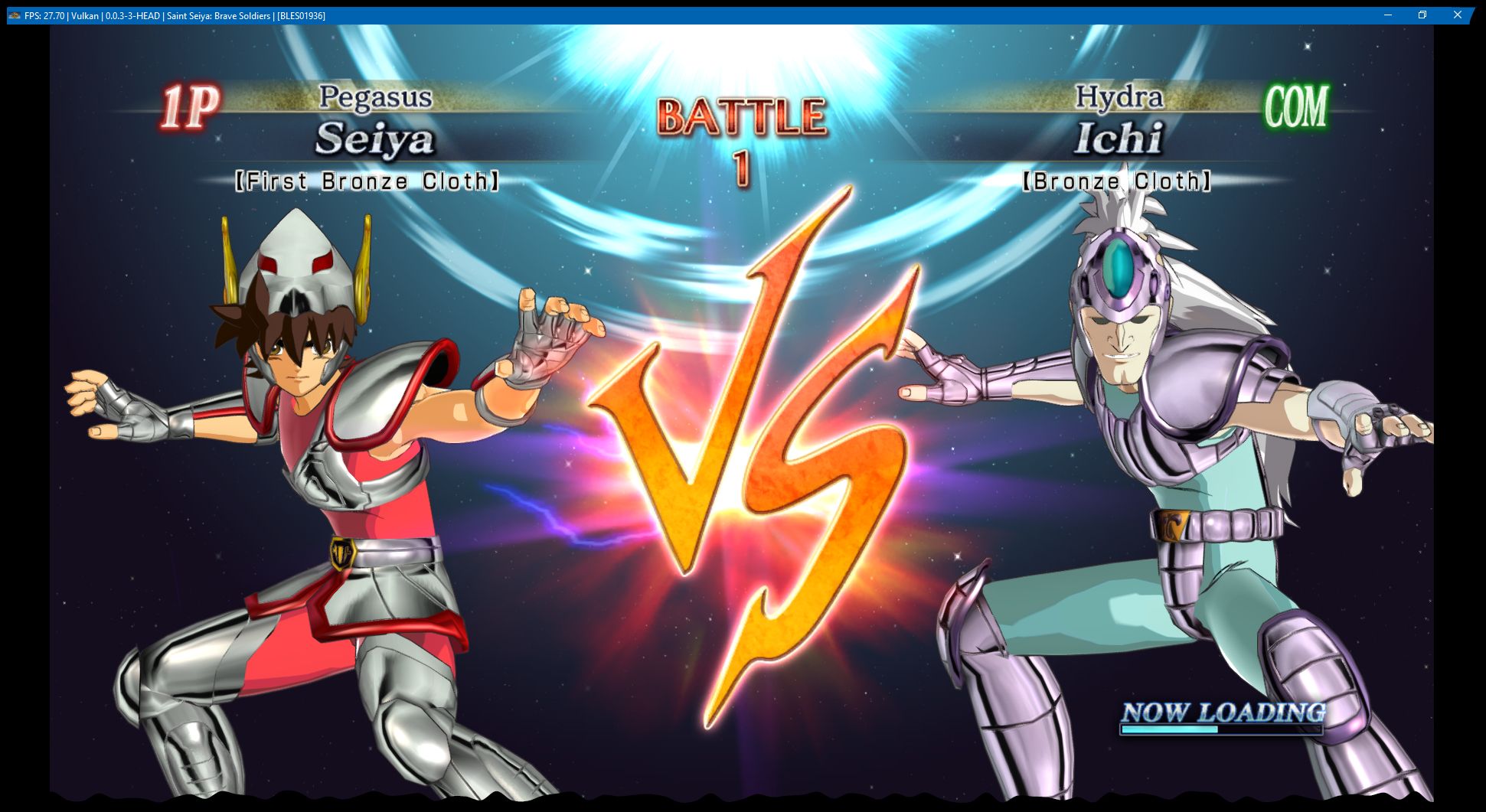The width and height of the screenshot is (1486, 812).
Task: Switch Seiya's First Bronze Cloth label
Action: pyautogui.click(x=369, y=181)
